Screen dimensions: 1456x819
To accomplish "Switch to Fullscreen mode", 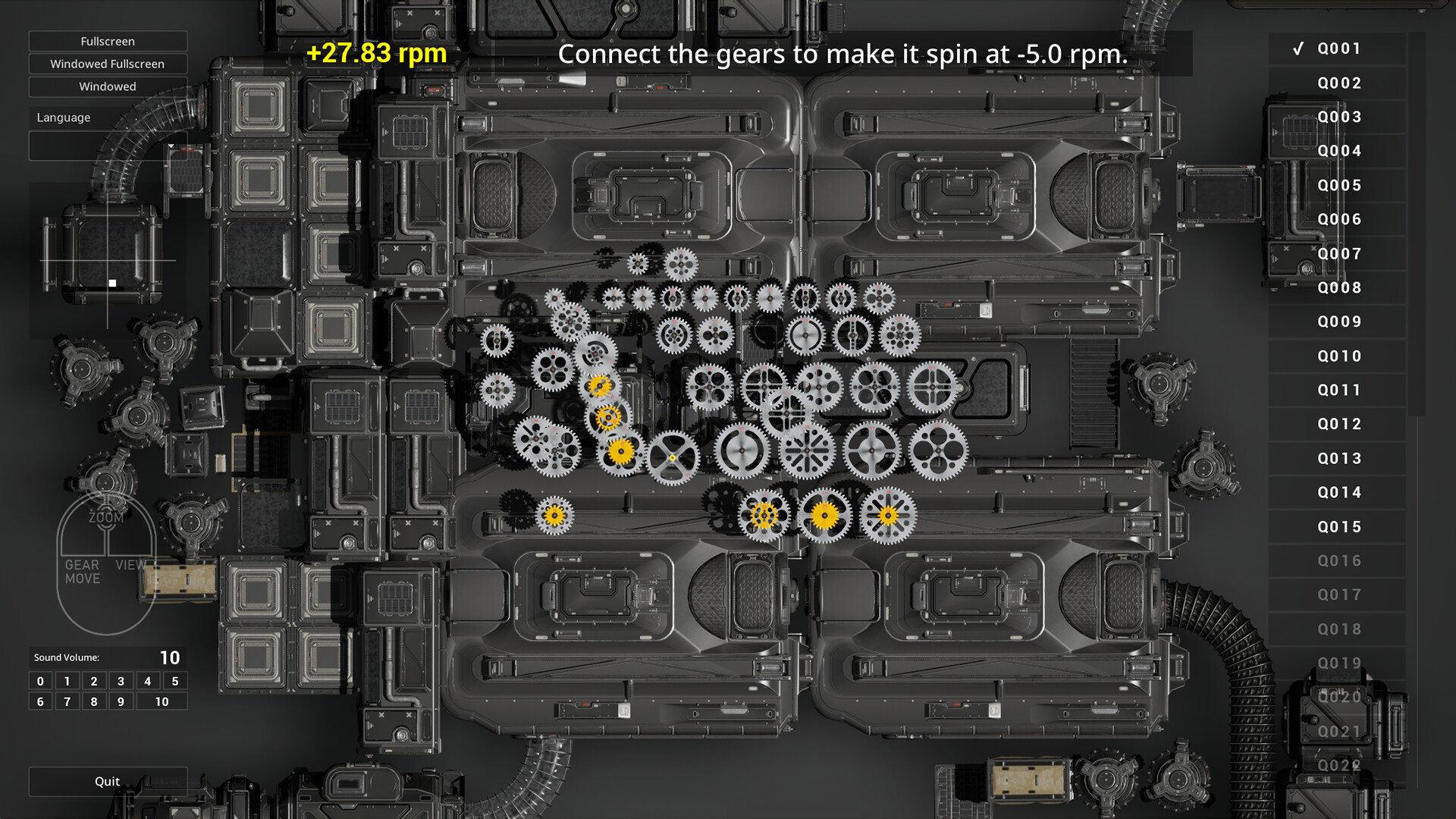I will pos(108,41).
